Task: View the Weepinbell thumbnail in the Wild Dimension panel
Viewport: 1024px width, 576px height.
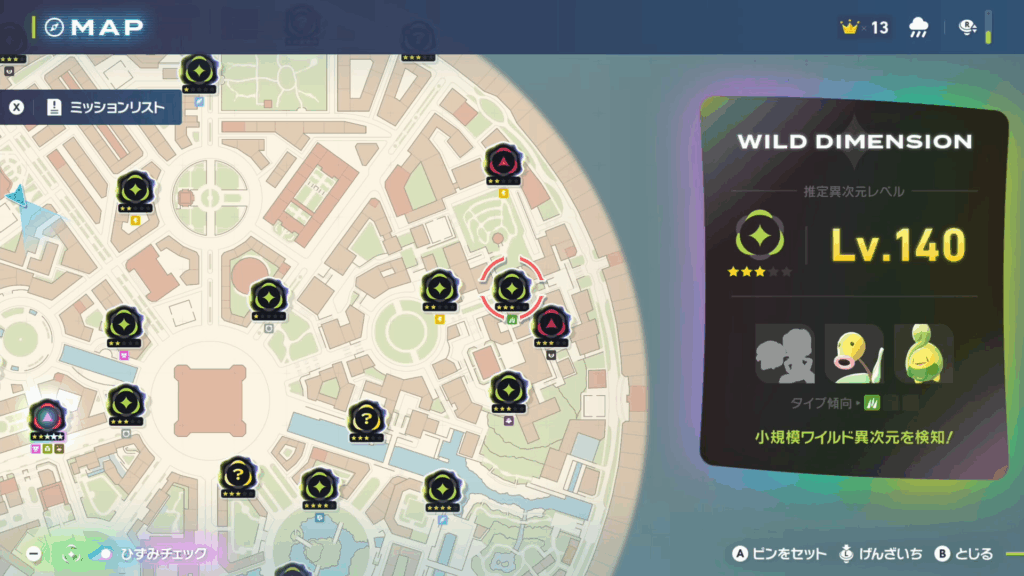Action: pyautogui.click(x=923, y=354)
